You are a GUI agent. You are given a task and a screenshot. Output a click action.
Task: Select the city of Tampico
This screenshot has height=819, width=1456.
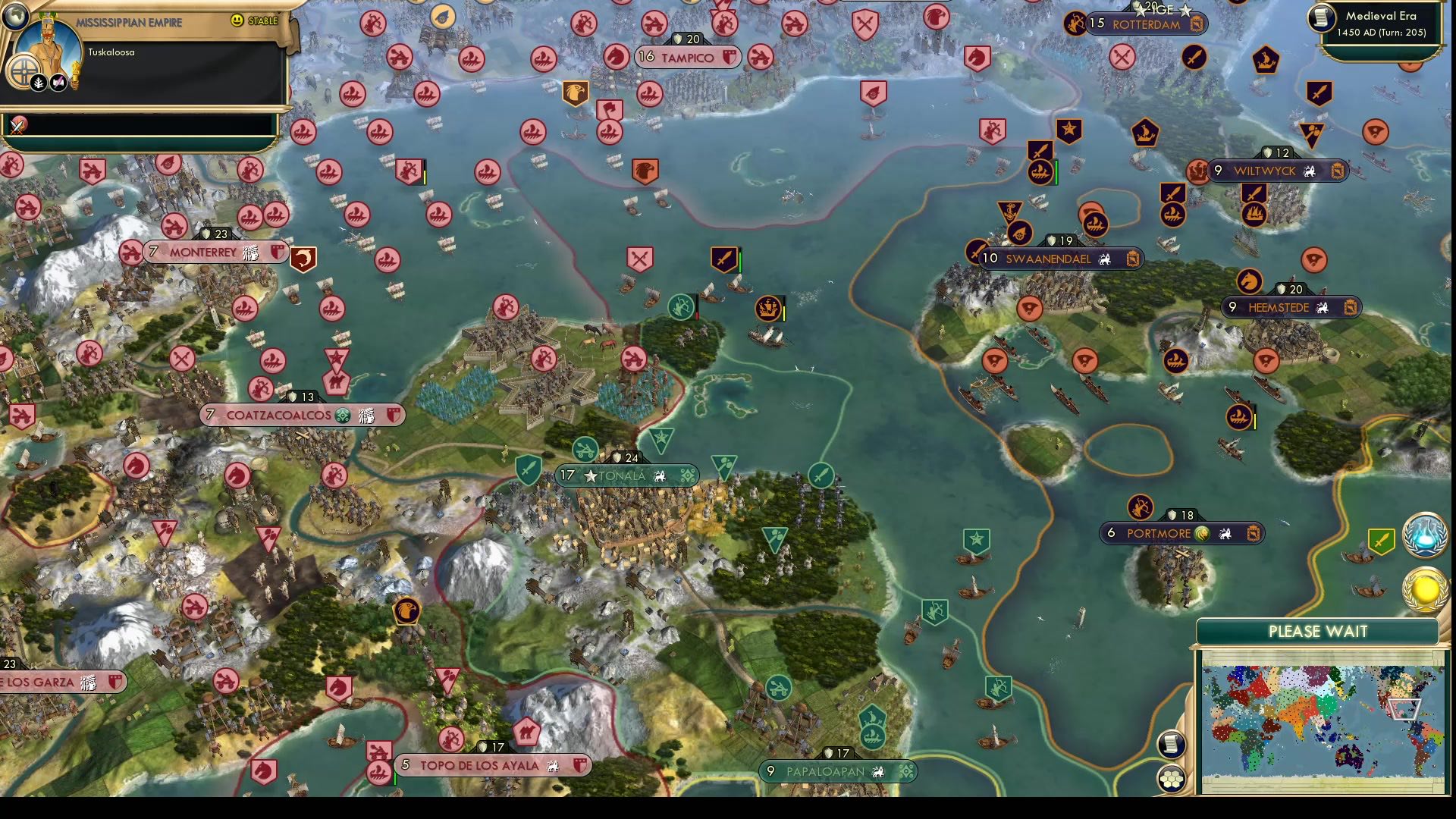click(687, 58)
